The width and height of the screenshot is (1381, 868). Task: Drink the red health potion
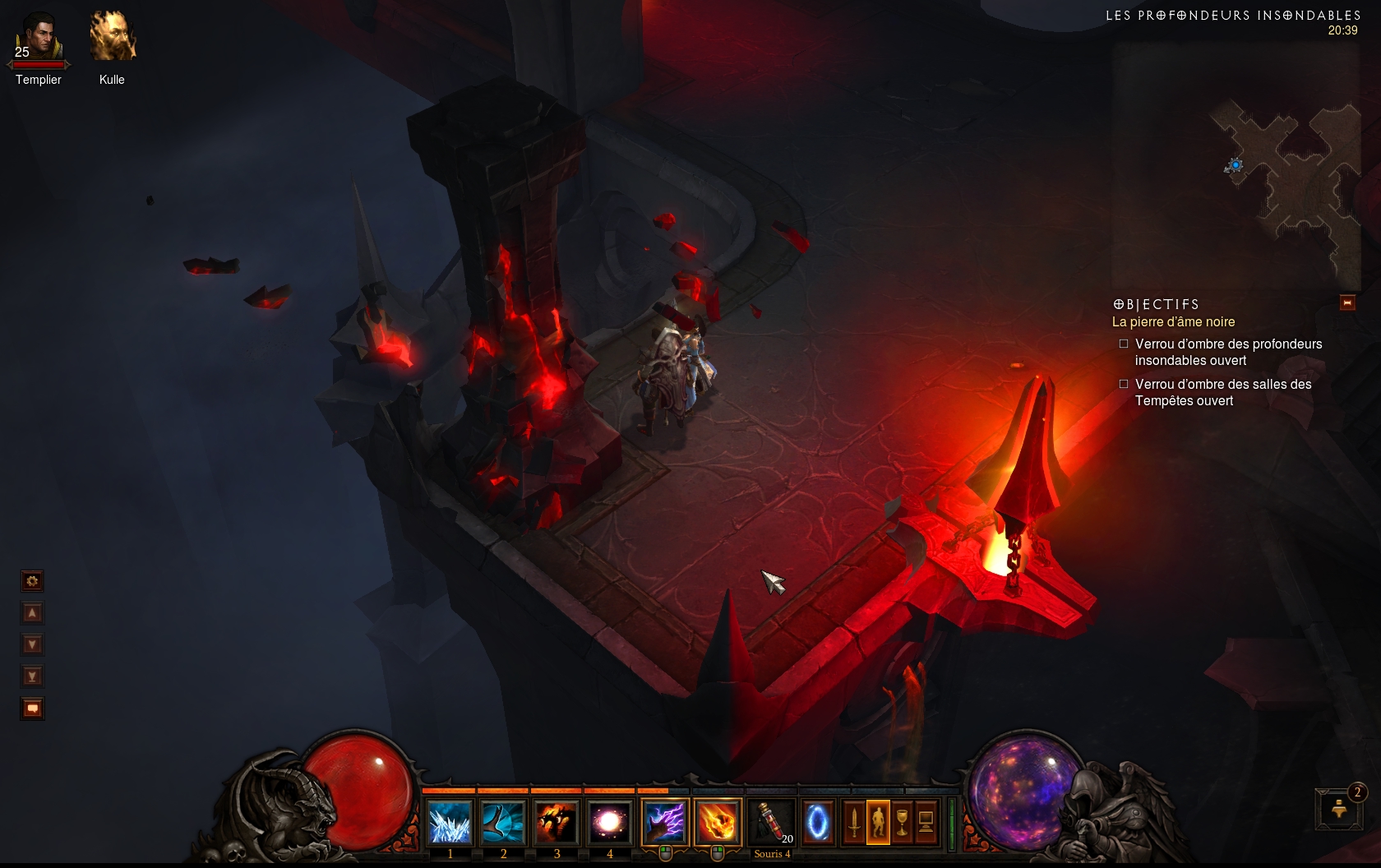(772, 823)
